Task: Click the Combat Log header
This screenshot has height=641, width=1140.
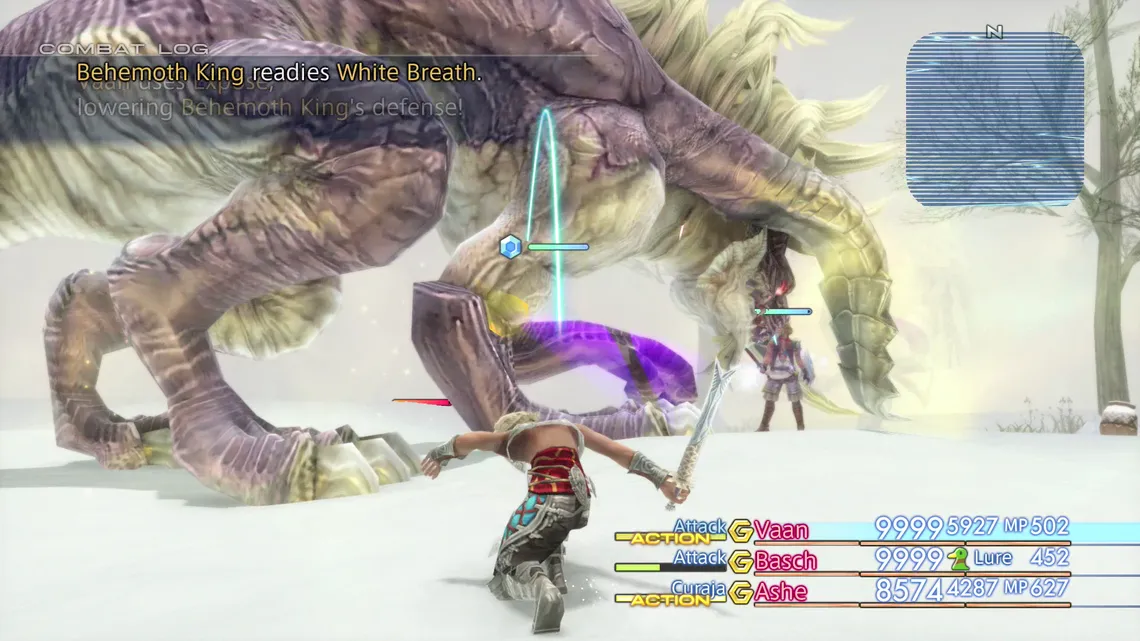Action: [124, 48]
